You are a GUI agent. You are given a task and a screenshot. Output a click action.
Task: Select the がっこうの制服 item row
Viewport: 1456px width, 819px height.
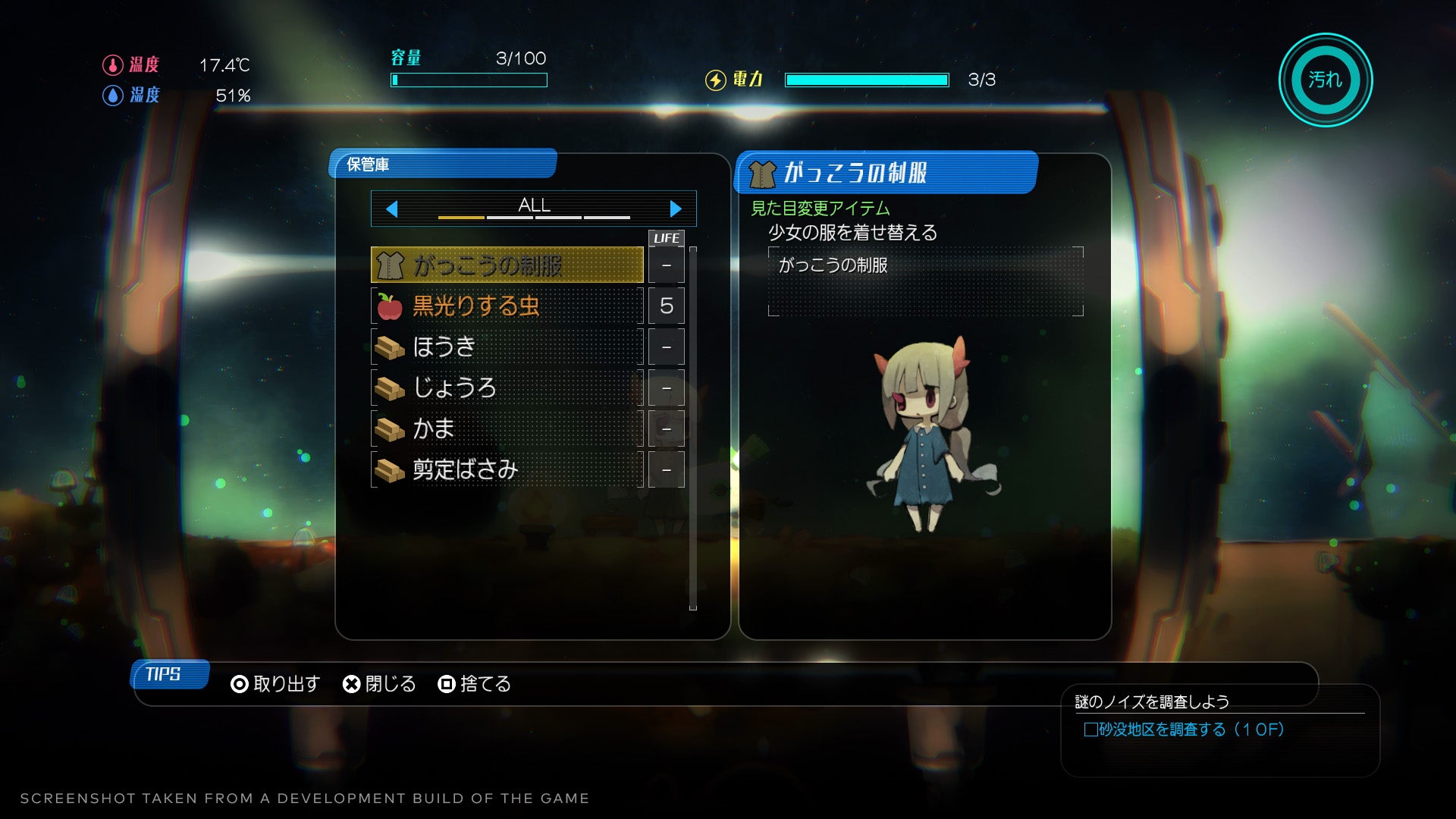tap(507, 265)
